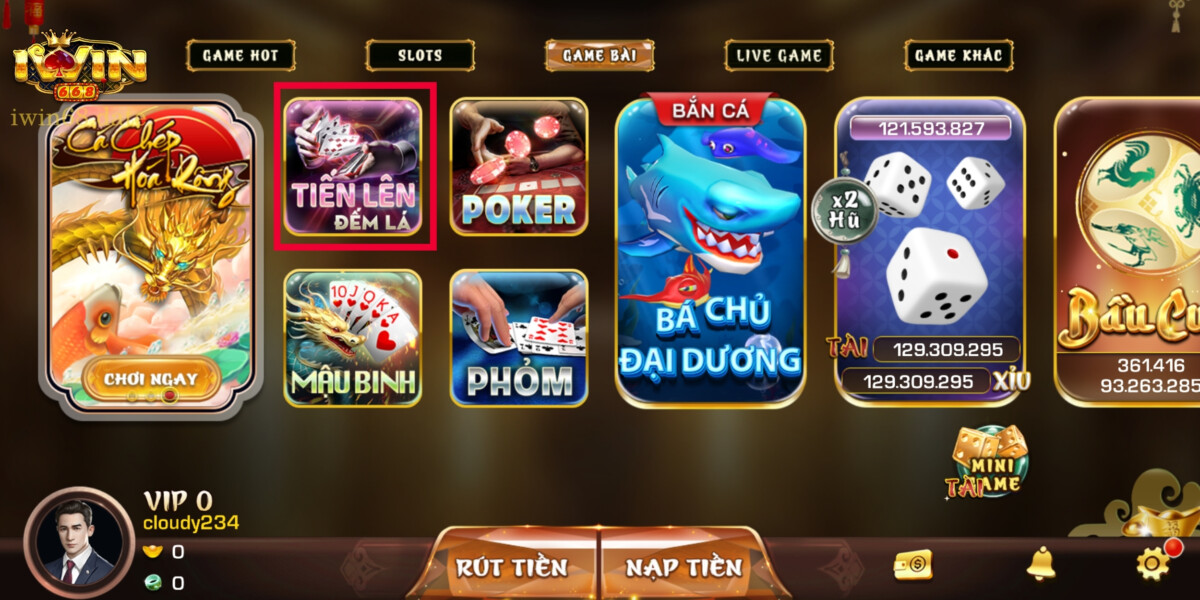Switch to the Game Hot tab

click(240, 56)
